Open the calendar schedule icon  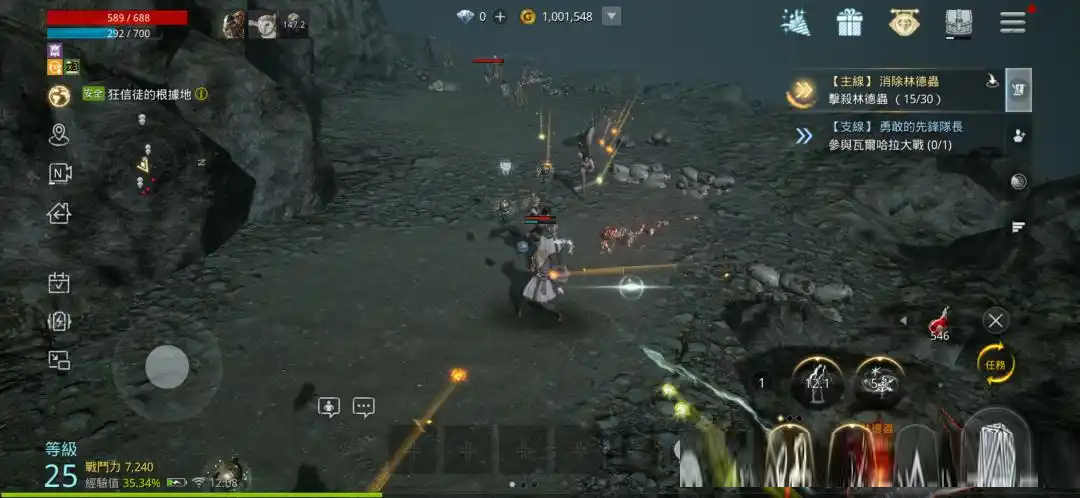point(59,283)
